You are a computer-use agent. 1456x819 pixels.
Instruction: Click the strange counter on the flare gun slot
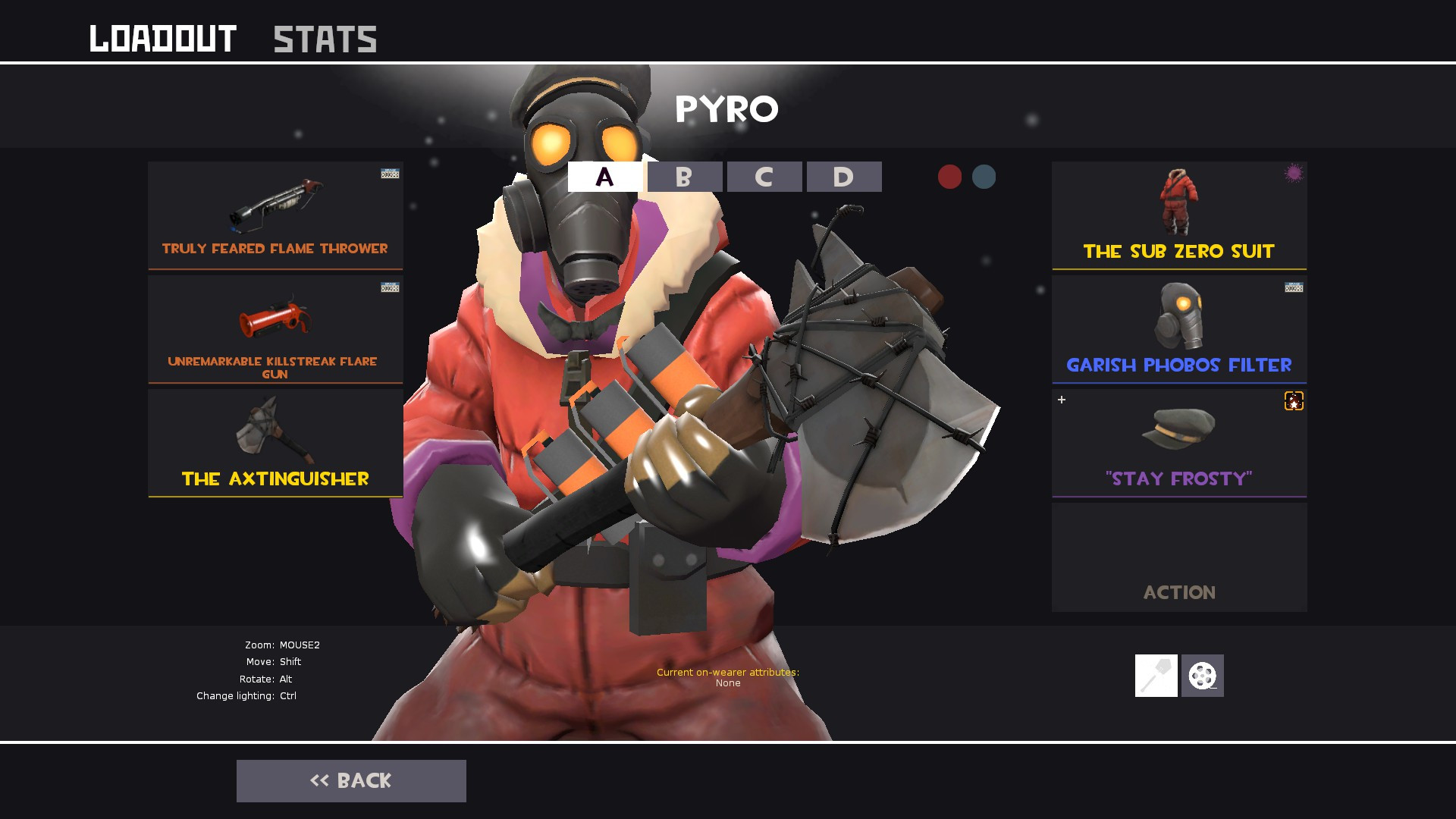pyautogui.click(x=389, y=288)
